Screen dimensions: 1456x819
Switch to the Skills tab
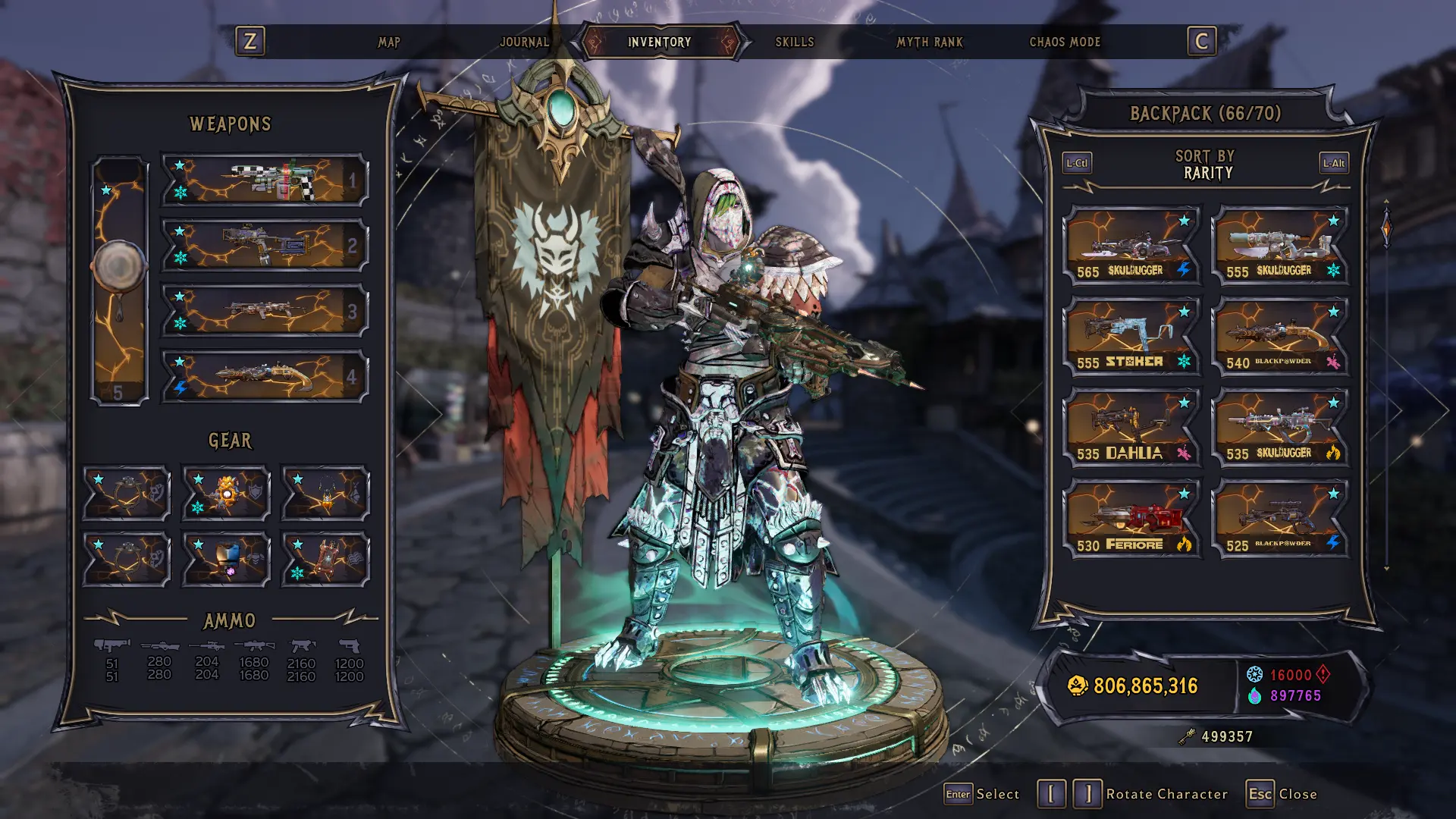[x=794, y=42]
